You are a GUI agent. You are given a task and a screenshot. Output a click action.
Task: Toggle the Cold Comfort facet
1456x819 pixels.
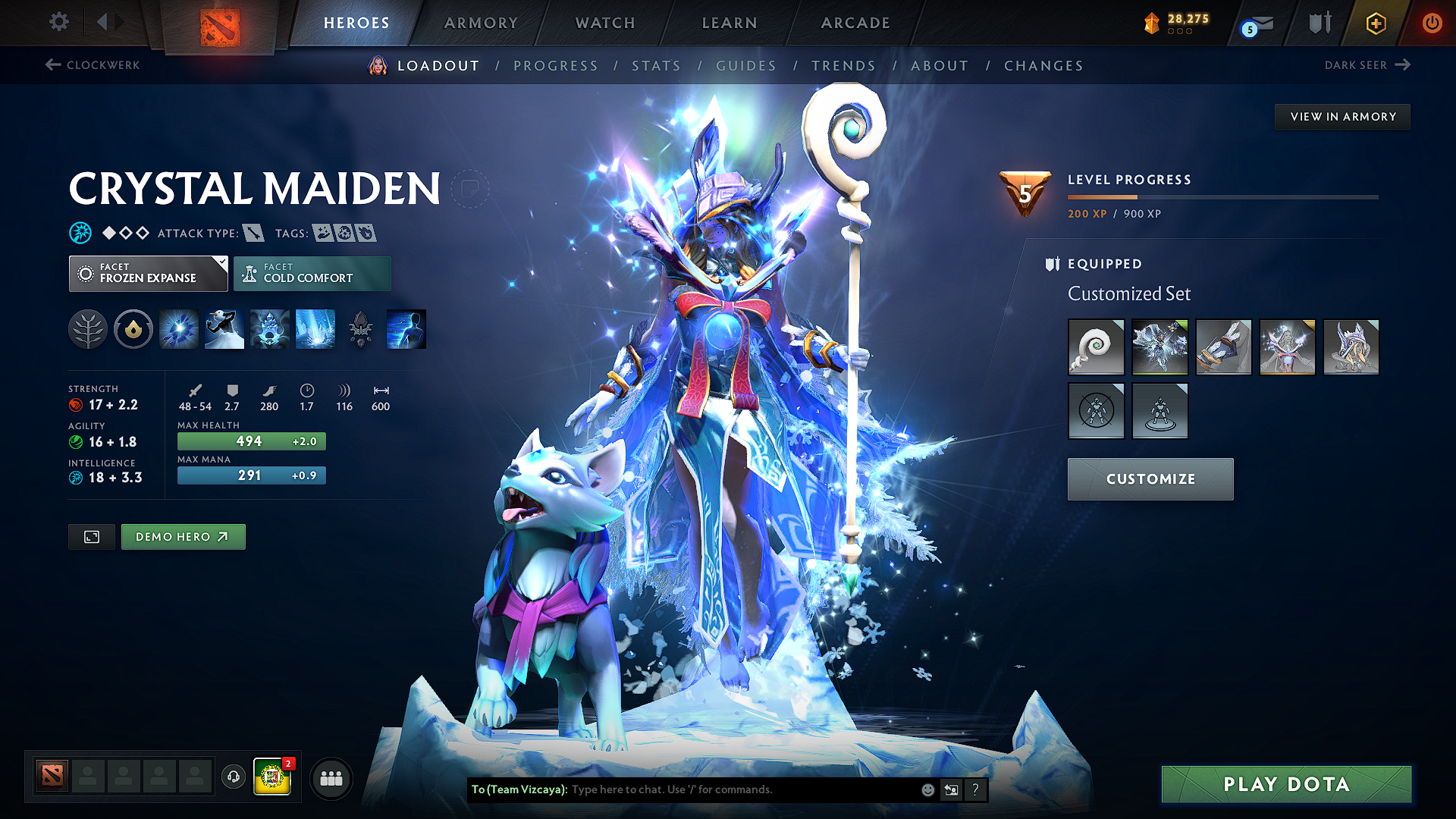pyautogui.click(x=312, y=273)
